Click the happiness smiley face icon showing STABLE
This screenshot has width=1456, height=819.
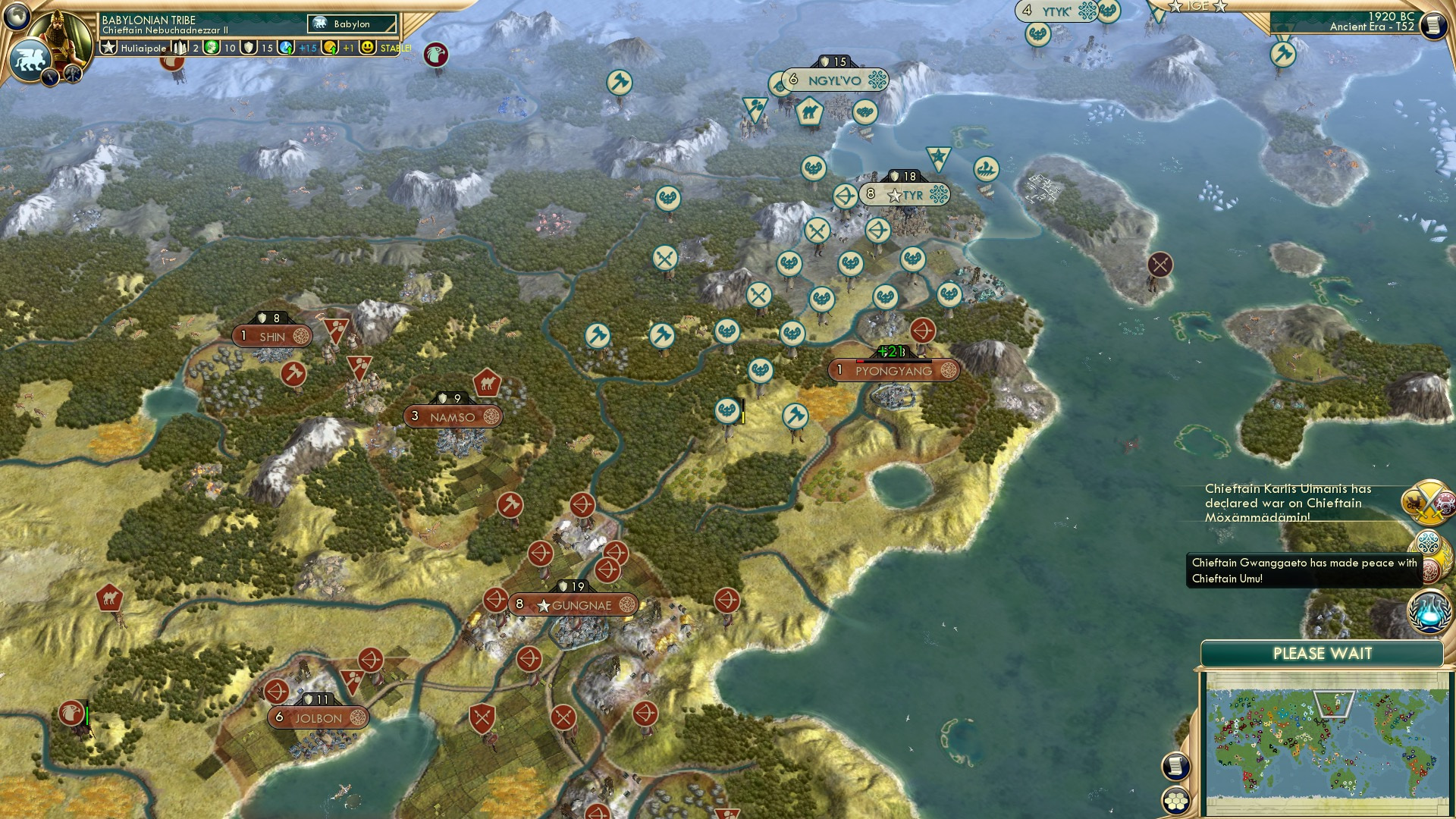click(367, 47)
